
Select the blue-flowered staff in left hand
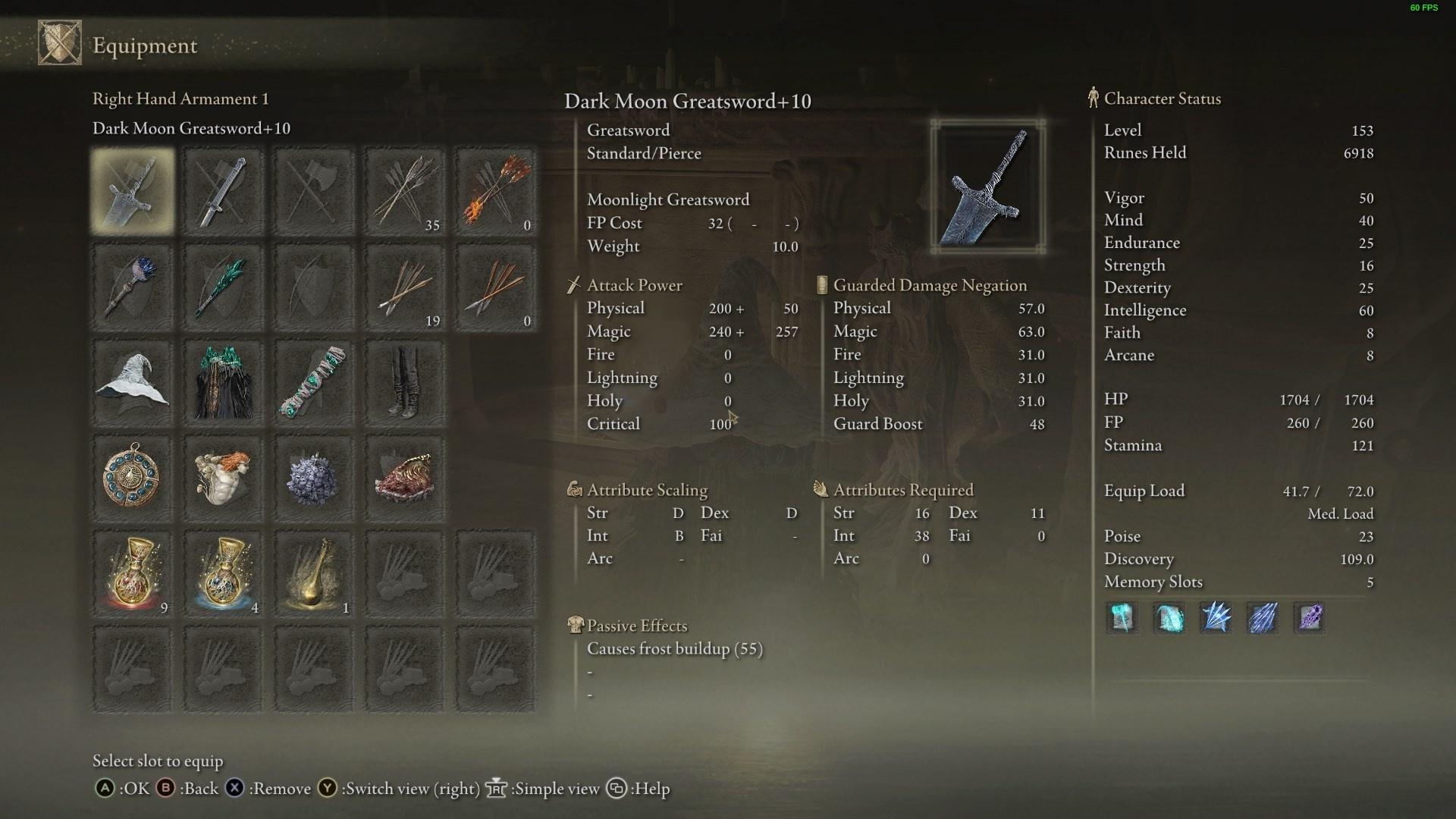133,287
